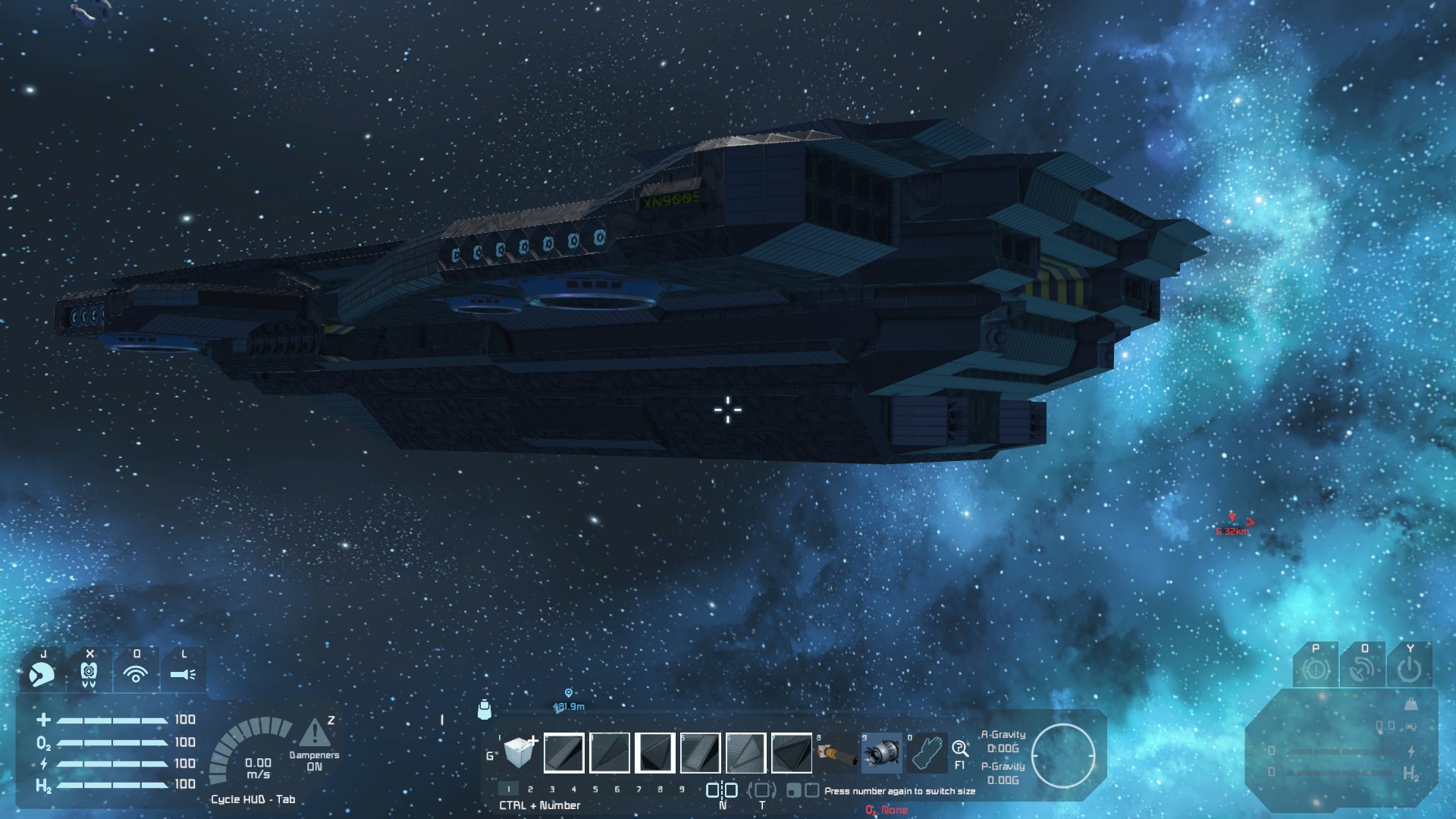Toggle the ship power icon

click(1409, 670)
